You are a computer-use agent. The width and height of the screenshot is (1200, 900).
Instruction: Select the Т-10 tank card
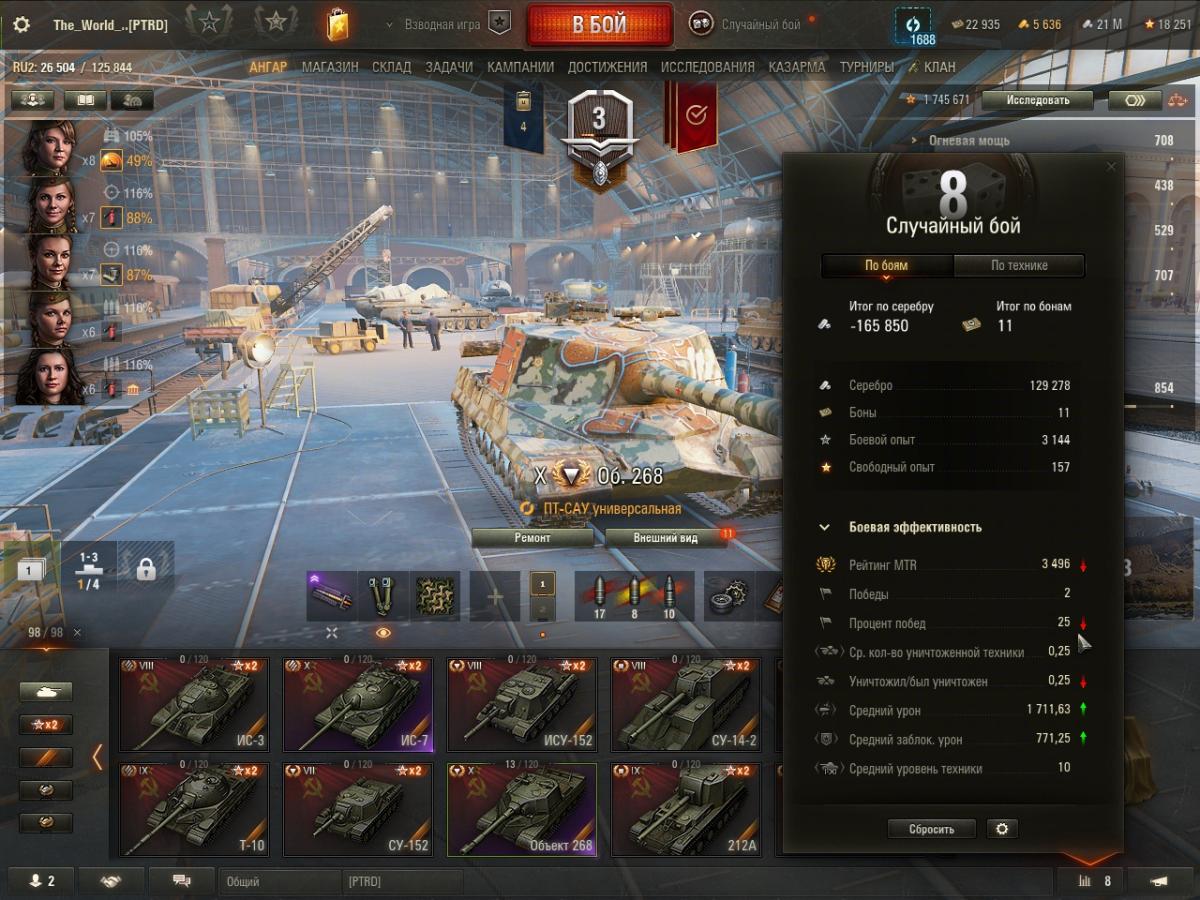tap(193, 810)
